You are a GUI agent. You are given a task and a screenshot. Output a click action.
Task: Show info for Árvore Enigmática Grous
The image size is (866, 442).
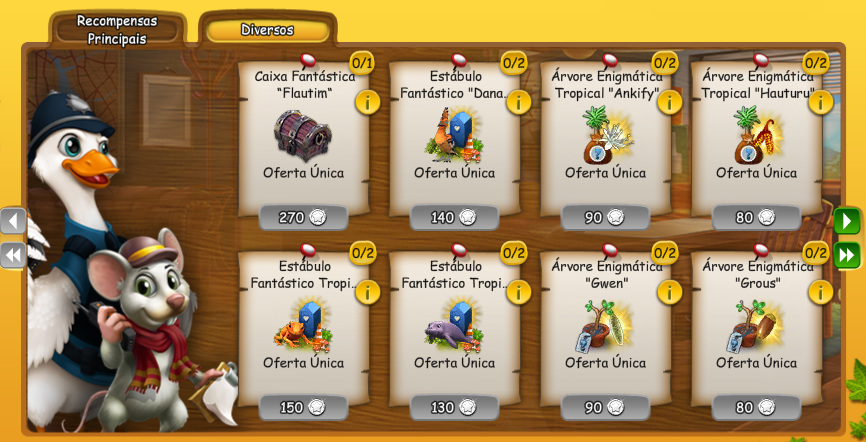point(820,291)
